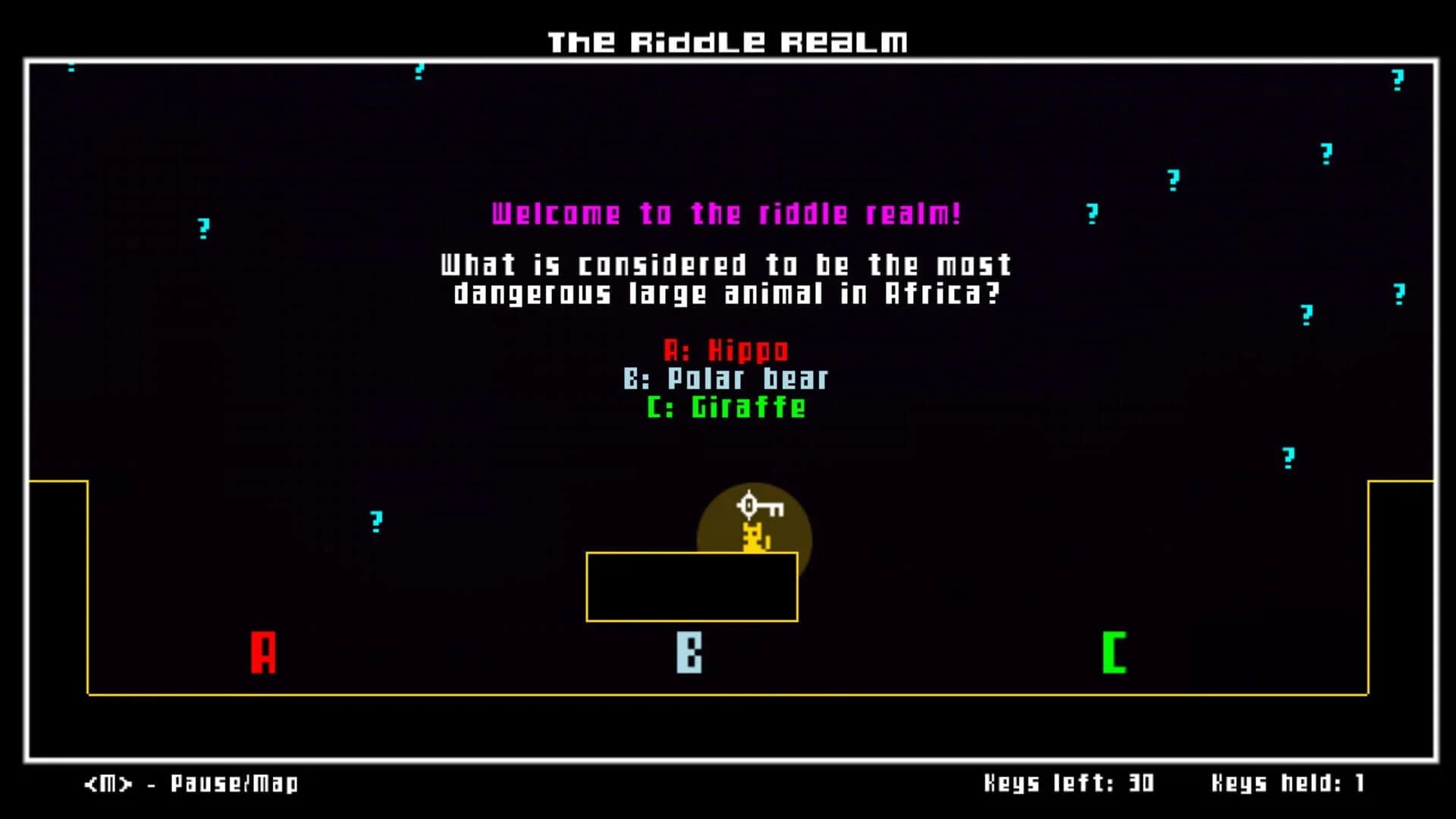
Task: Click the yellow platform box below the key
Action: [x=692, y=588]
